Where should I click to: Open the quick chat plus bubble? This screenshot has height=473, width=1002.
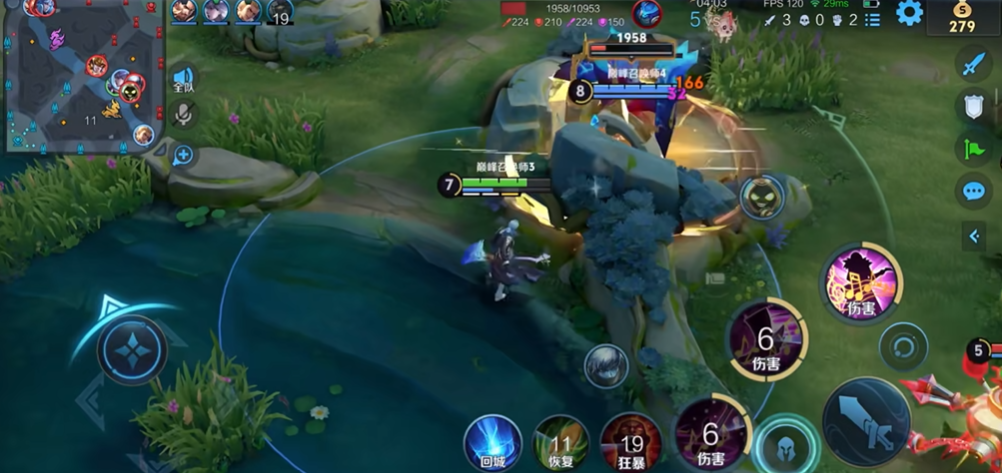tap(183, 155)
